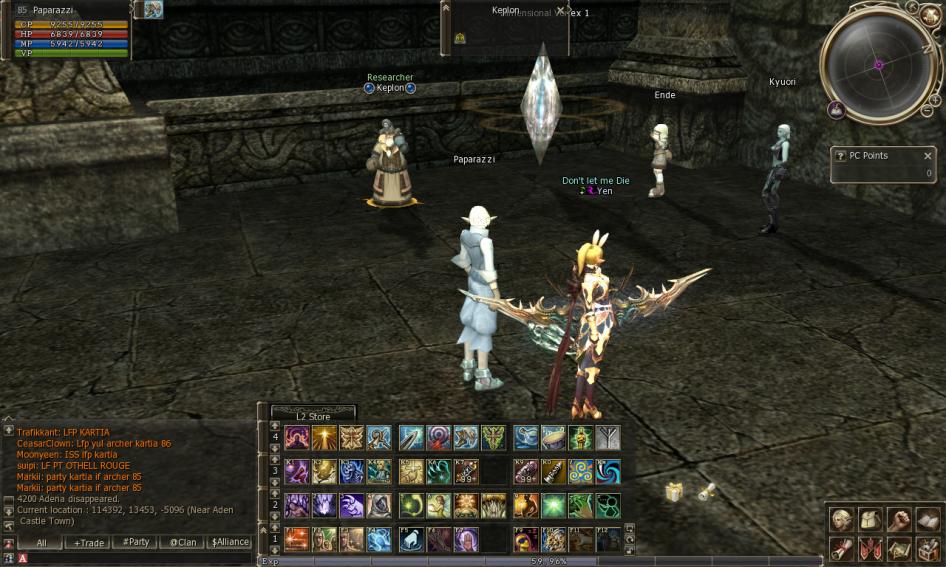Image resolution: width=946 pixels, height=567 pixels.
Task: Zoom in the minimap with plus button
Action: 934,99
